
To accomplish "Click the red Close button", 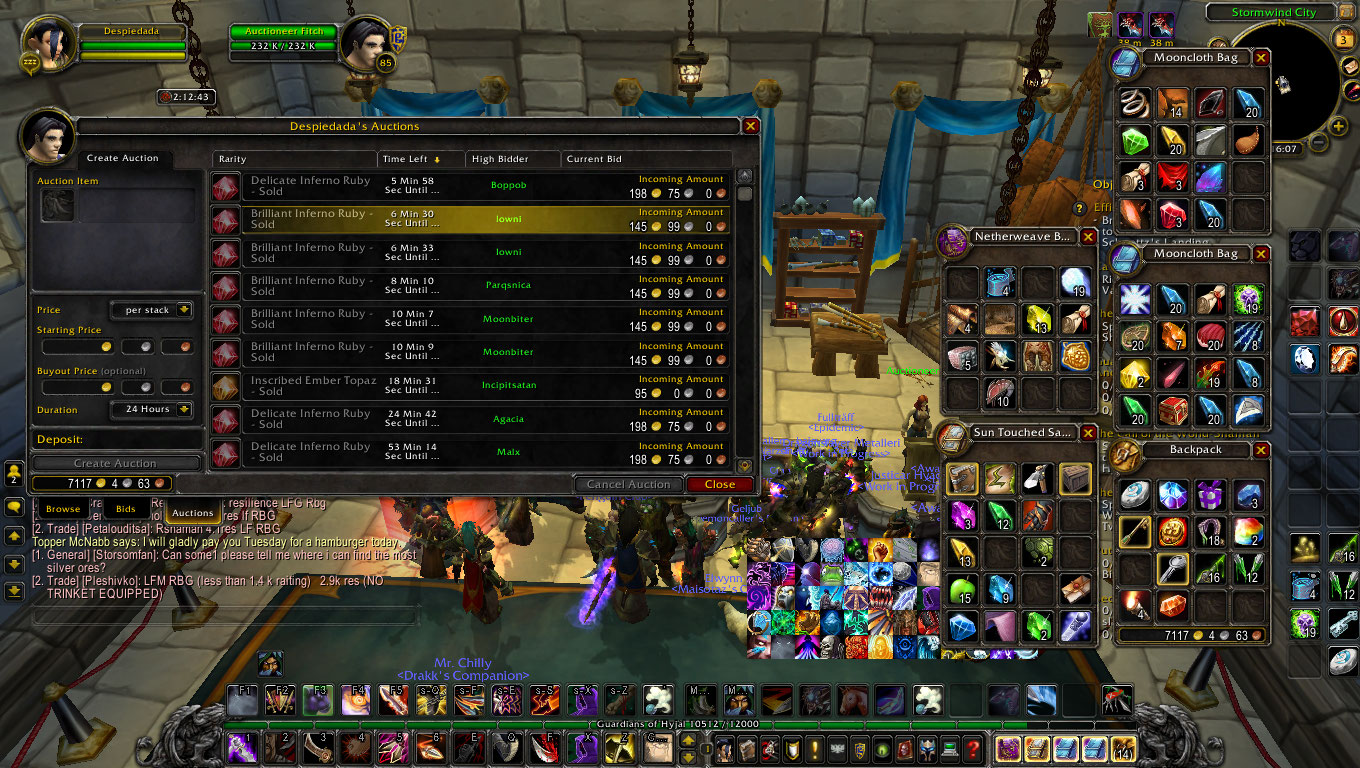I will point(719,484).
